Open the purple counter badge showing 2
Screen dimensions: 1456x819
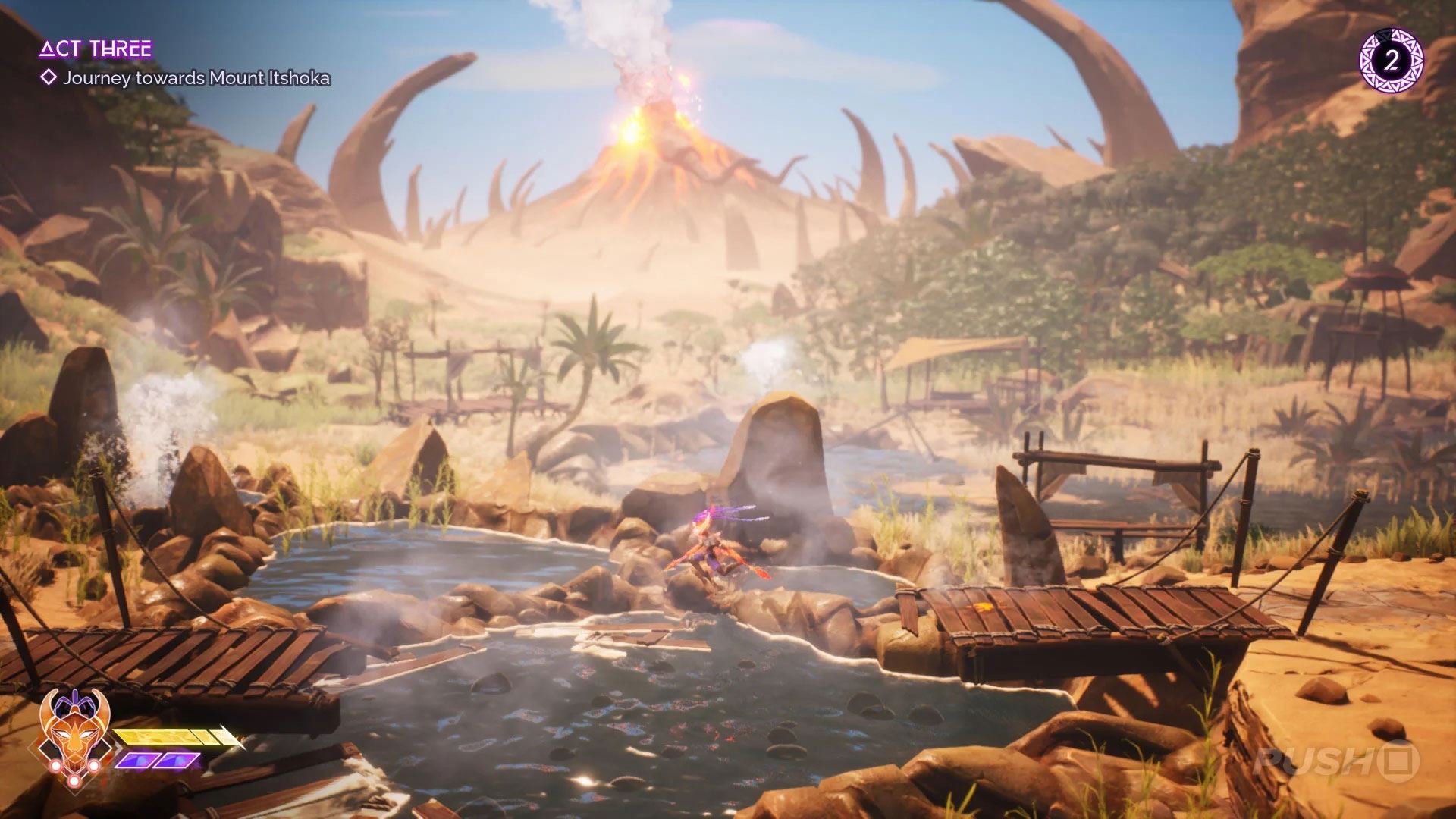click(1391, 61)
